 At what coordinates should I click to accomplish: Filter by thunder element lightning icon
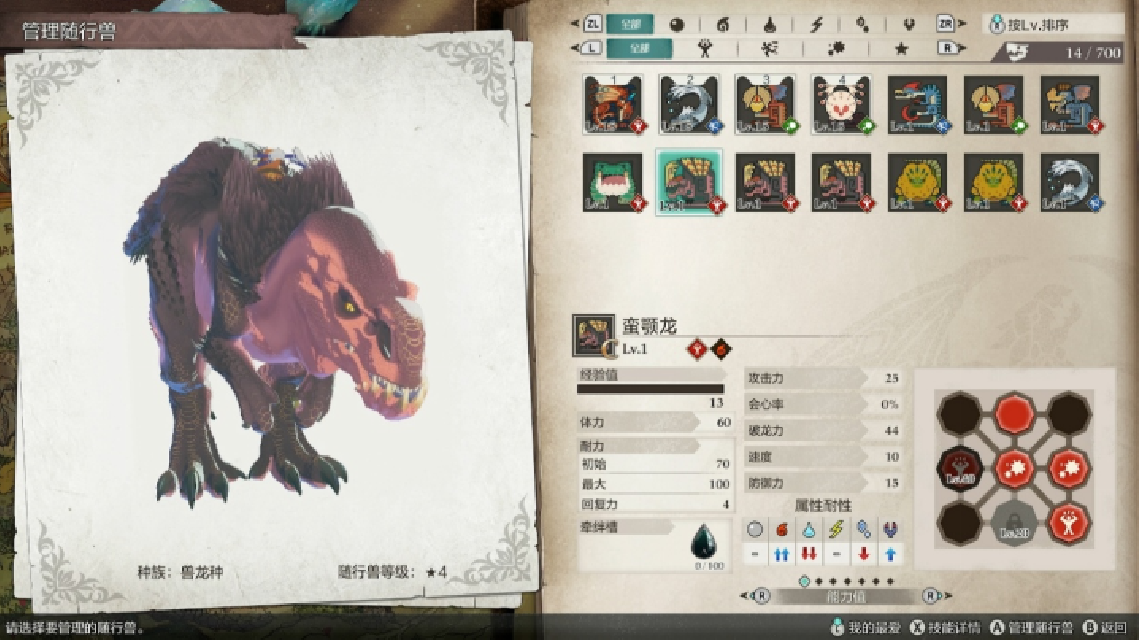coord(816,24)
